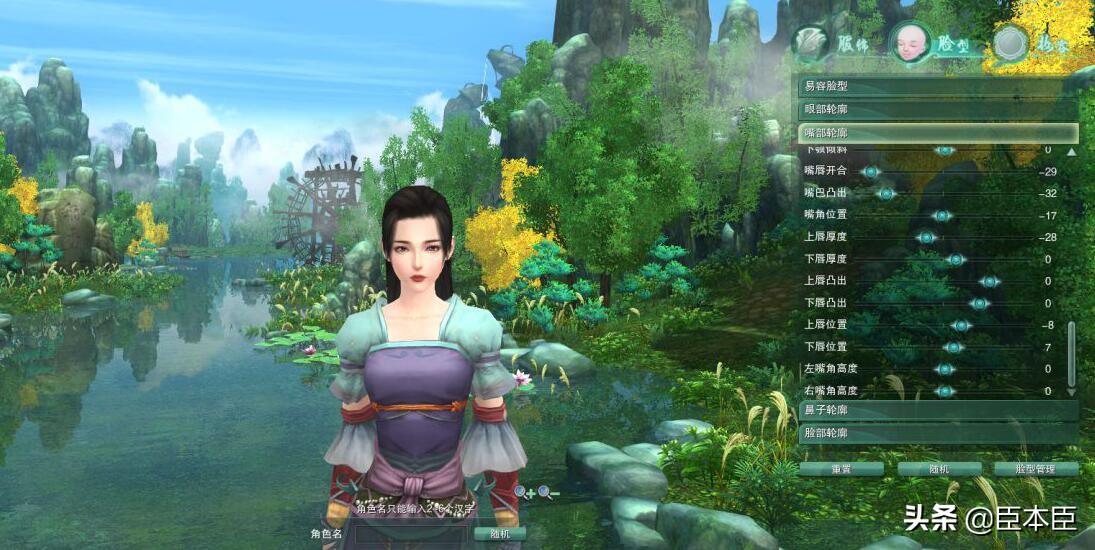Open 脸型管理 face preset management

coord(1036,468)
